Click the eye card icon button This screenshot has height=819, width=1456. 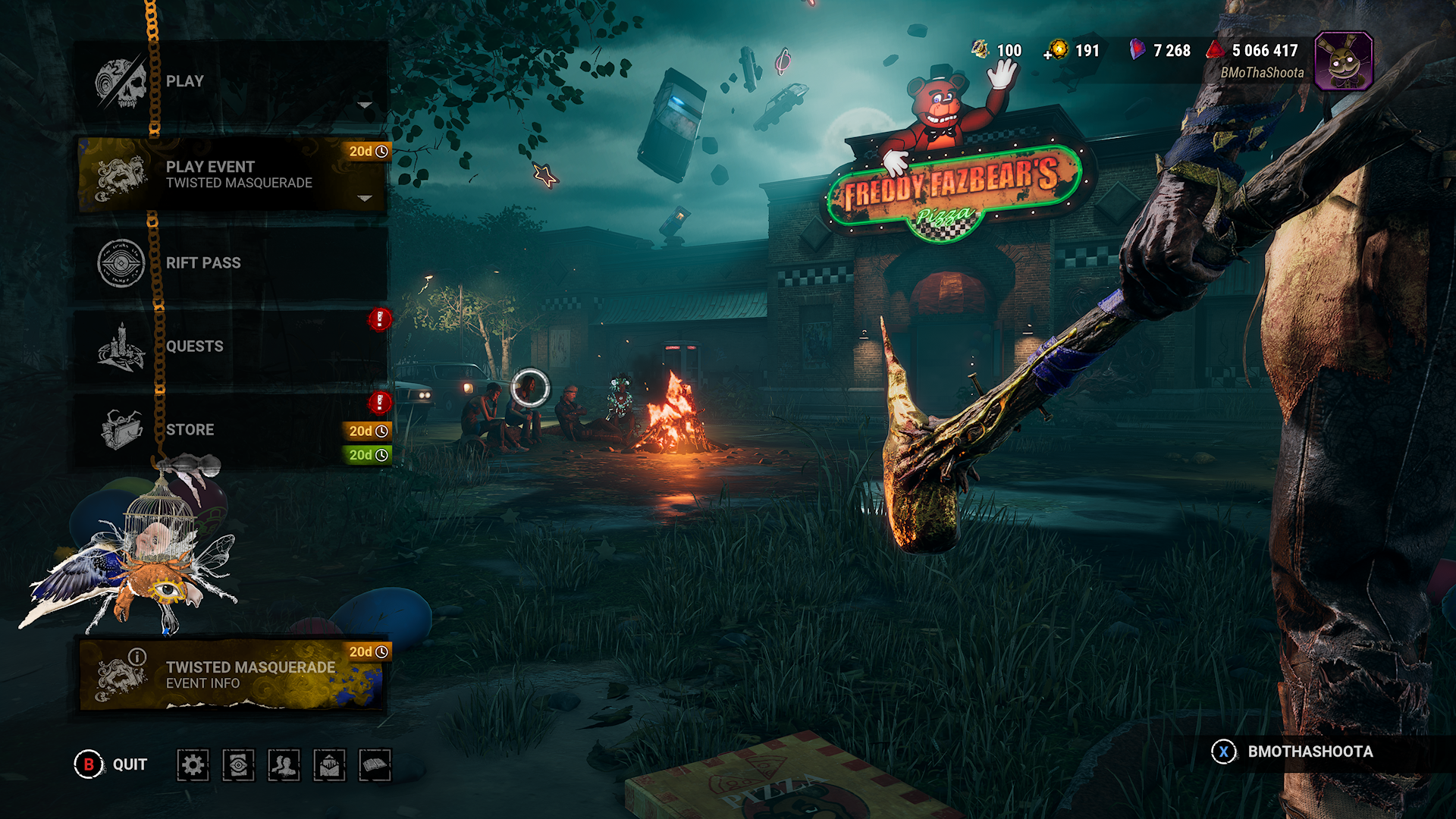point(238,765)
